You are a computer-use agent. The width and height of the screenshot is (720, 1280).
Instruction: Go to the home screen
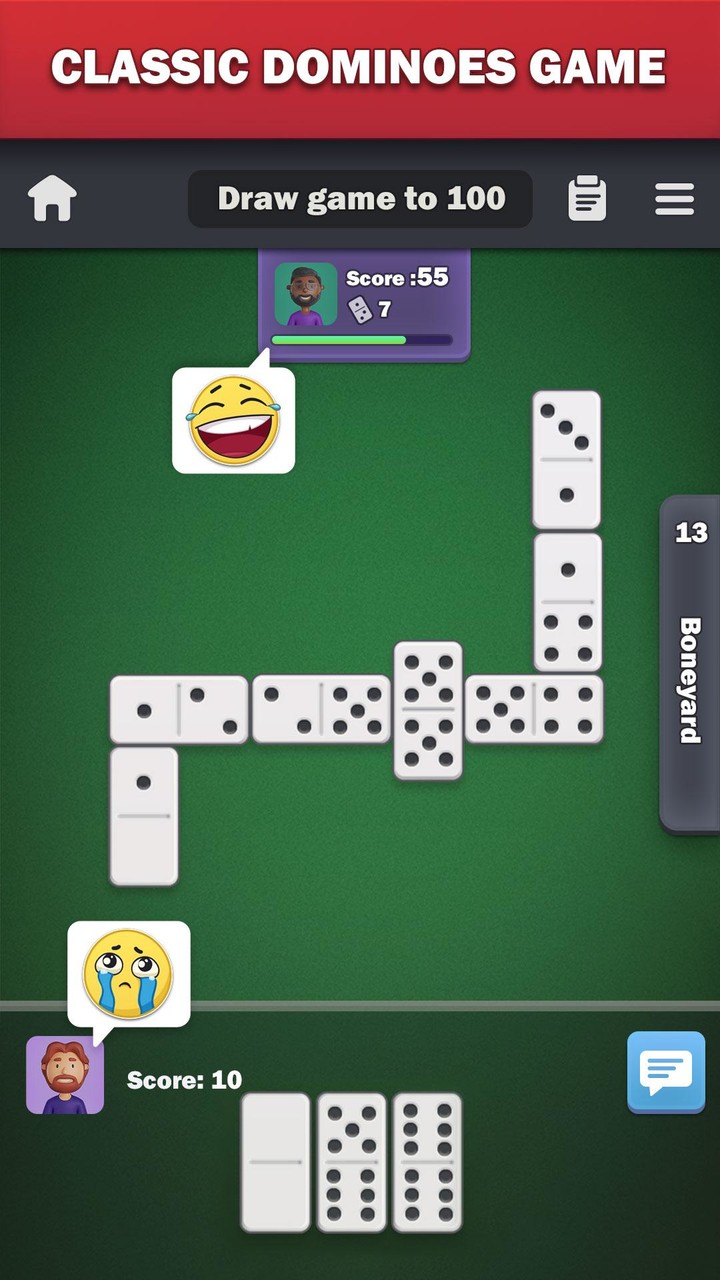53,198
